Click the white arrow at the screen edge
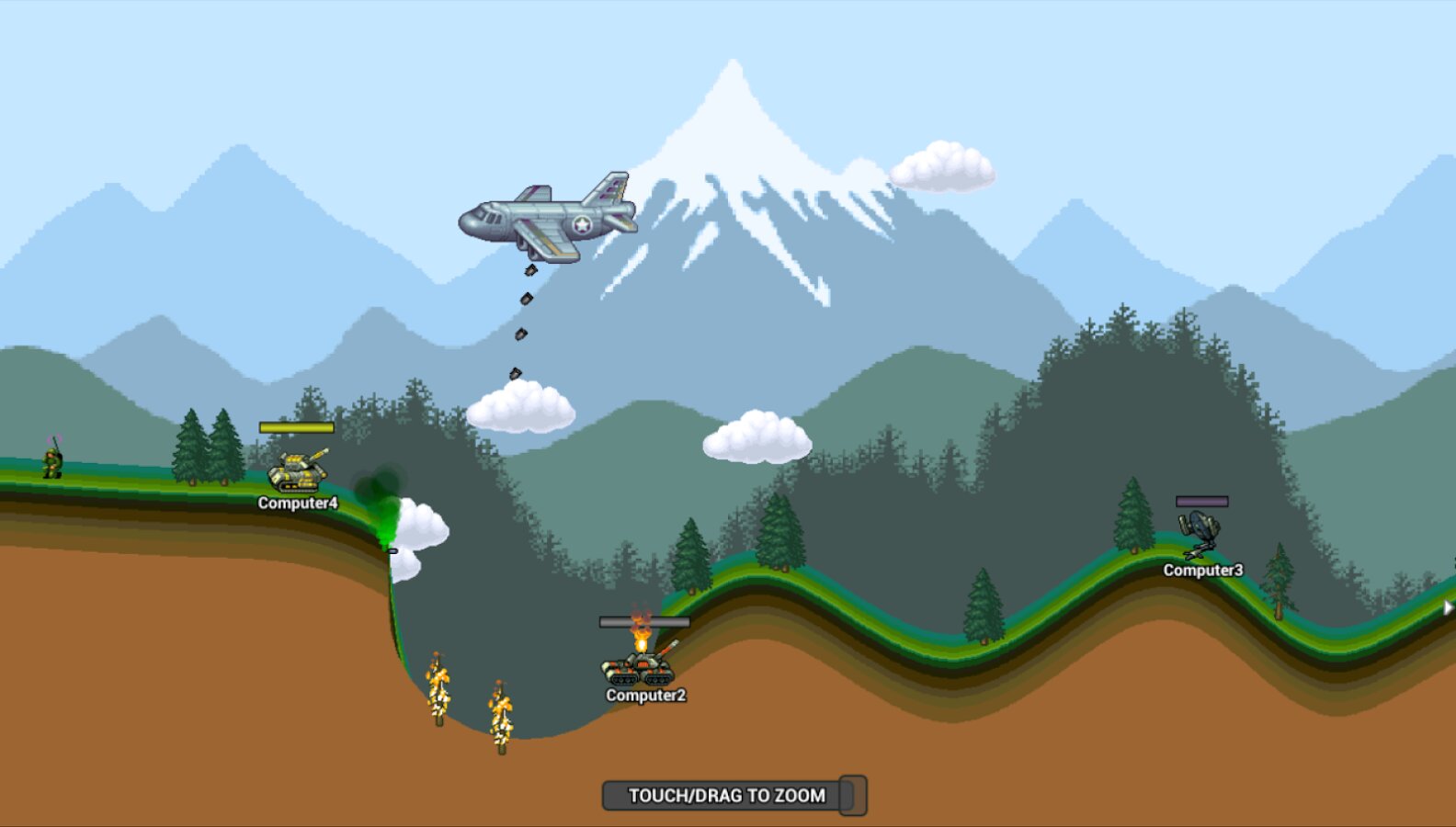Viewport: 1456px width, 827px height. click(x=1448, y=607)
